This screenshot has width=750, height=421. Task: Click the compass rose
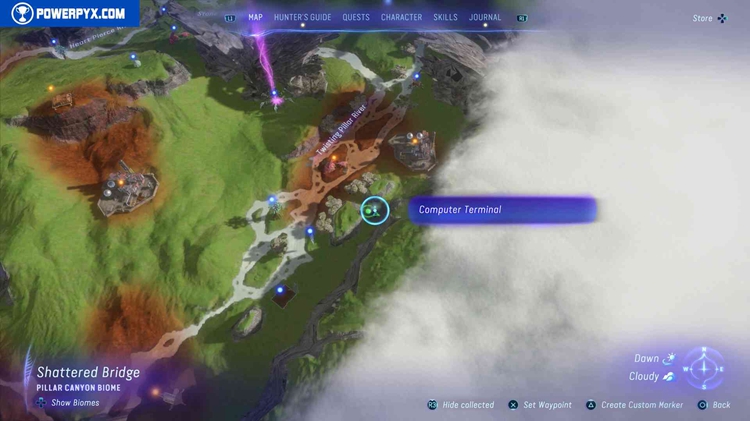coord(704,367)
